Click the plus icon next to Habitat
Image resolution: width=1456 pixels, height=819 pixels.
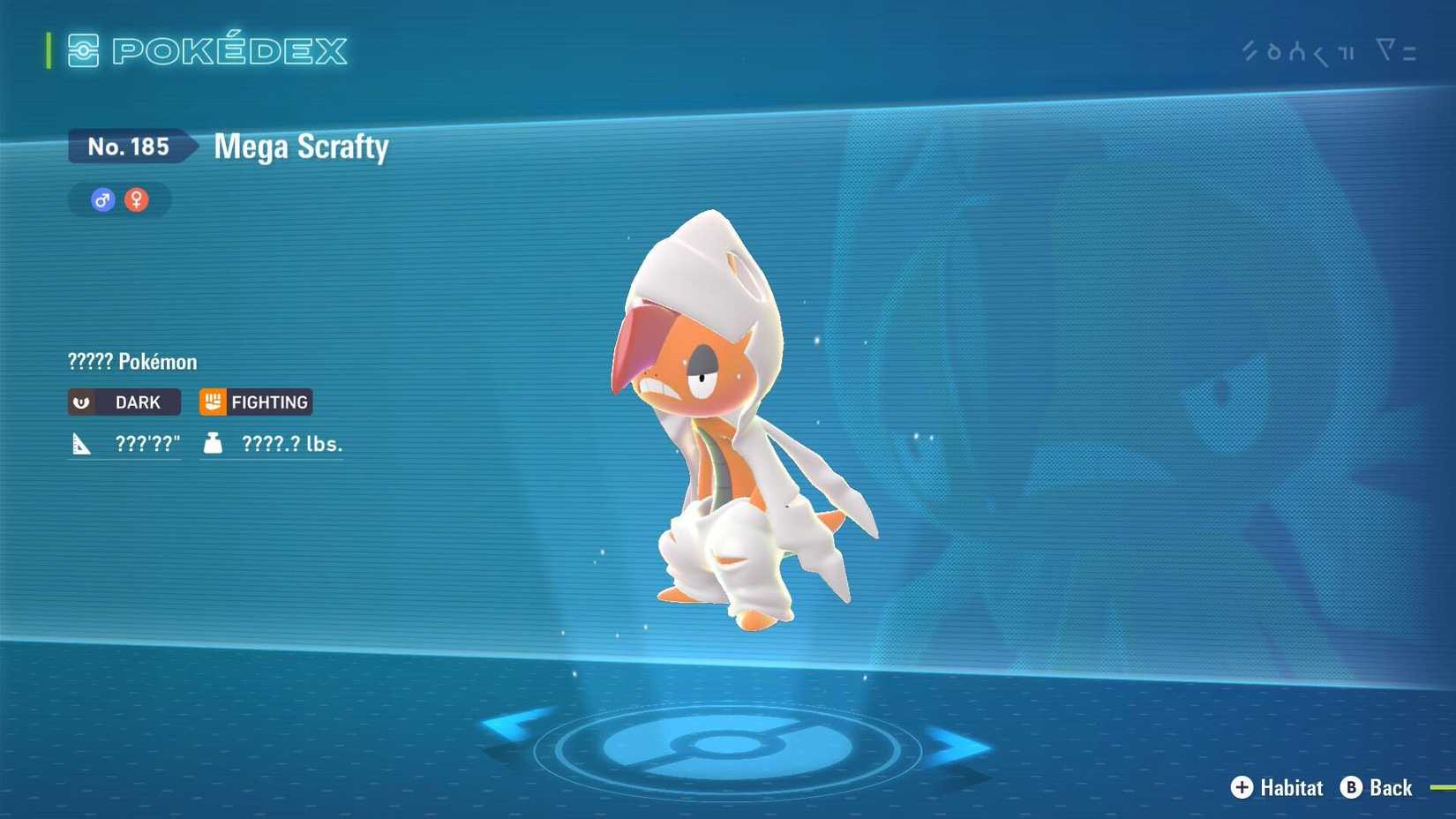[1242, 788]
